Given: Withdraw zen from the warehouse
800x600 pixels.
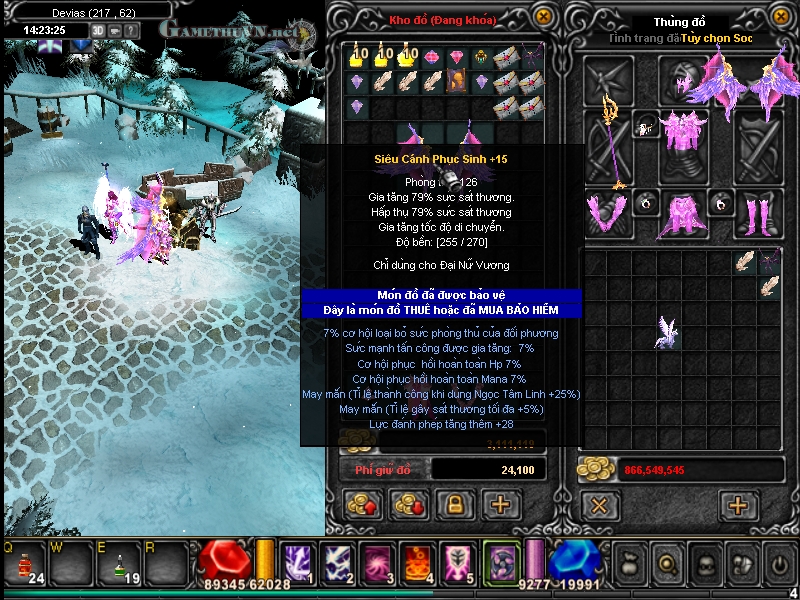Looking at the screenshot, I should (x=408, y=505).
